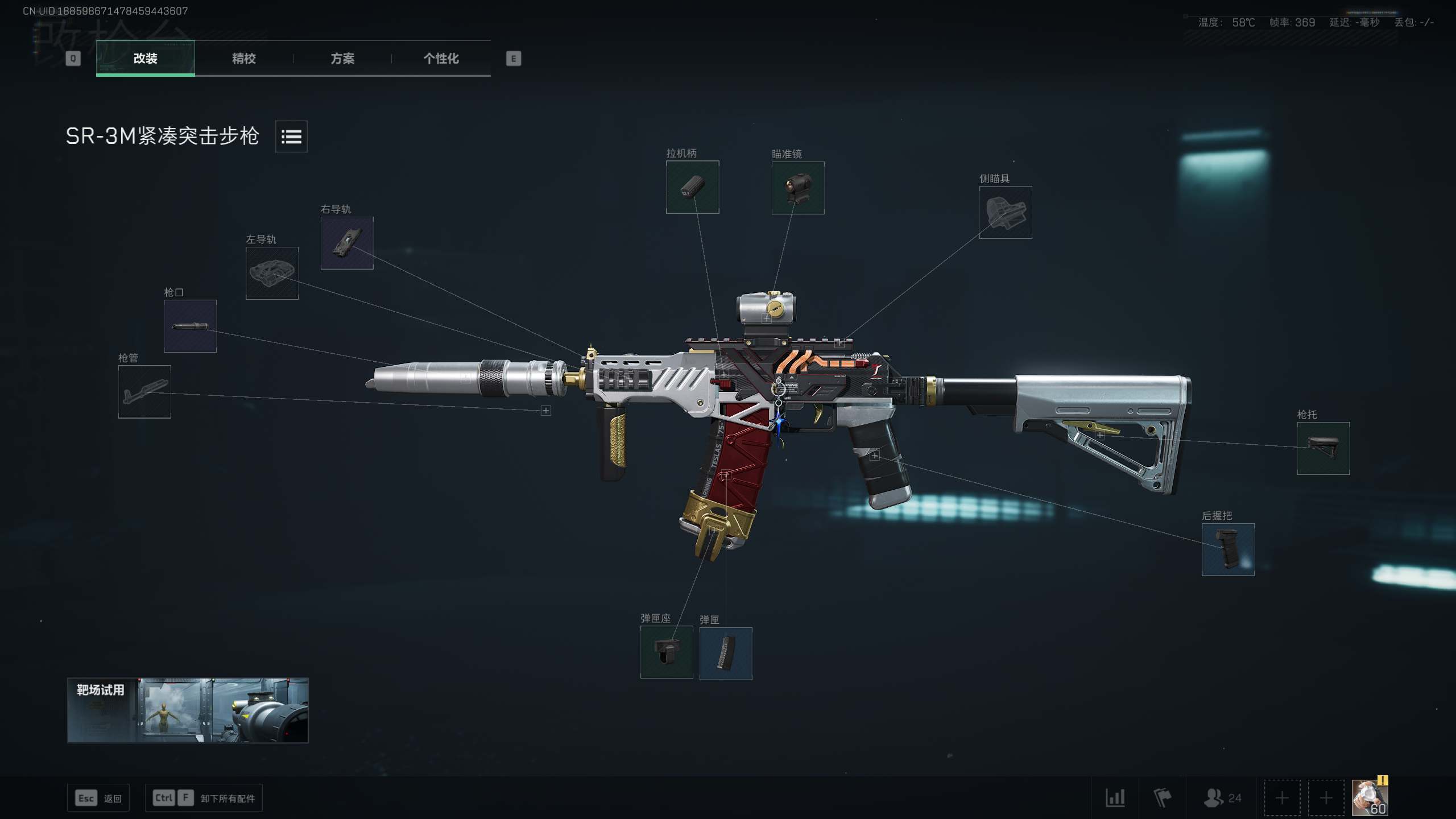The width and height of the screenshot is (1456, 819).
Task: Open the list menu beside weapon name
Action: [291, 136]
